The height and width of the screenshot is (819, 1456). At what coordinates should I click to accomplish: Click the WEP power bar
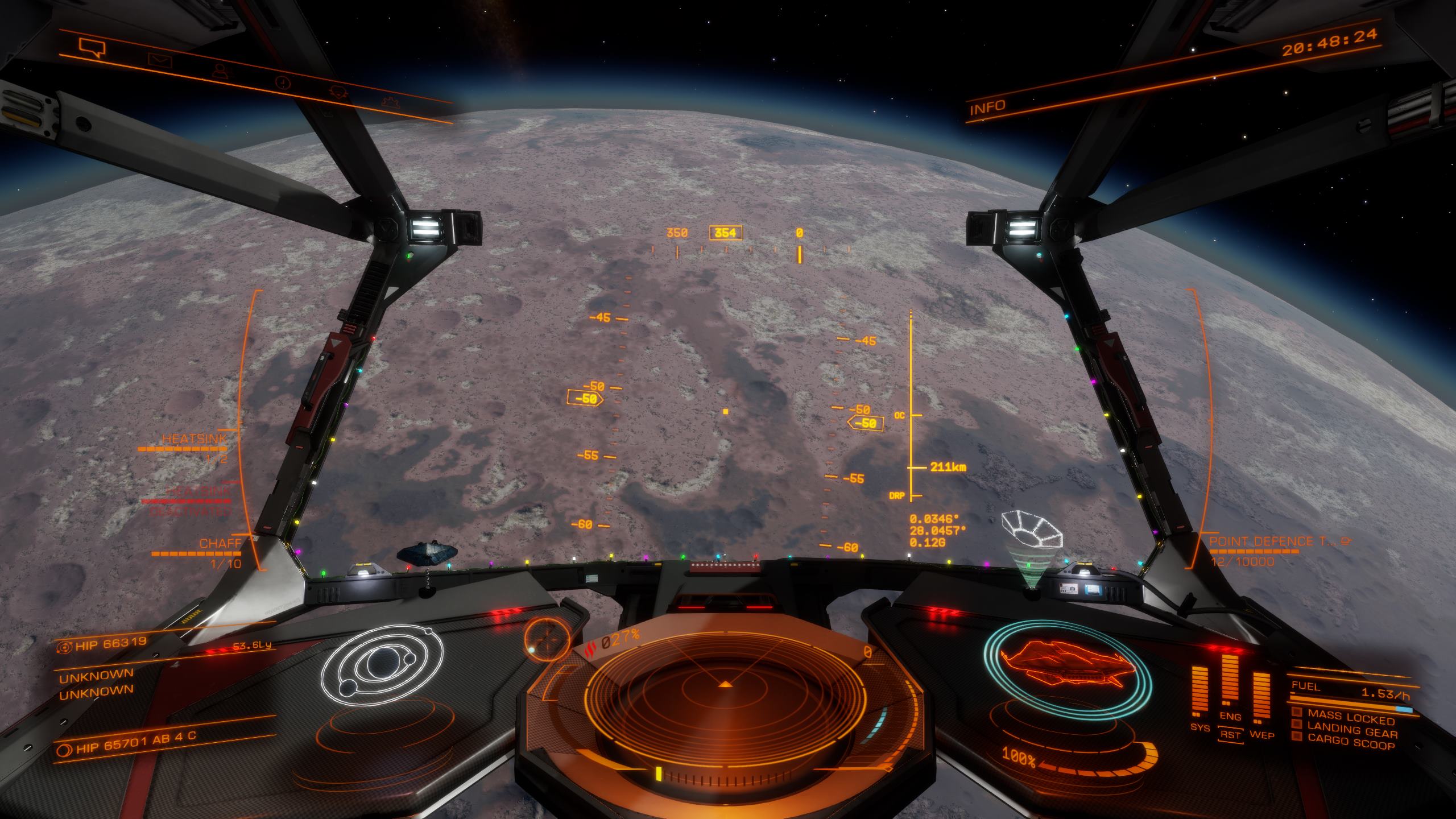point(1261,694)
